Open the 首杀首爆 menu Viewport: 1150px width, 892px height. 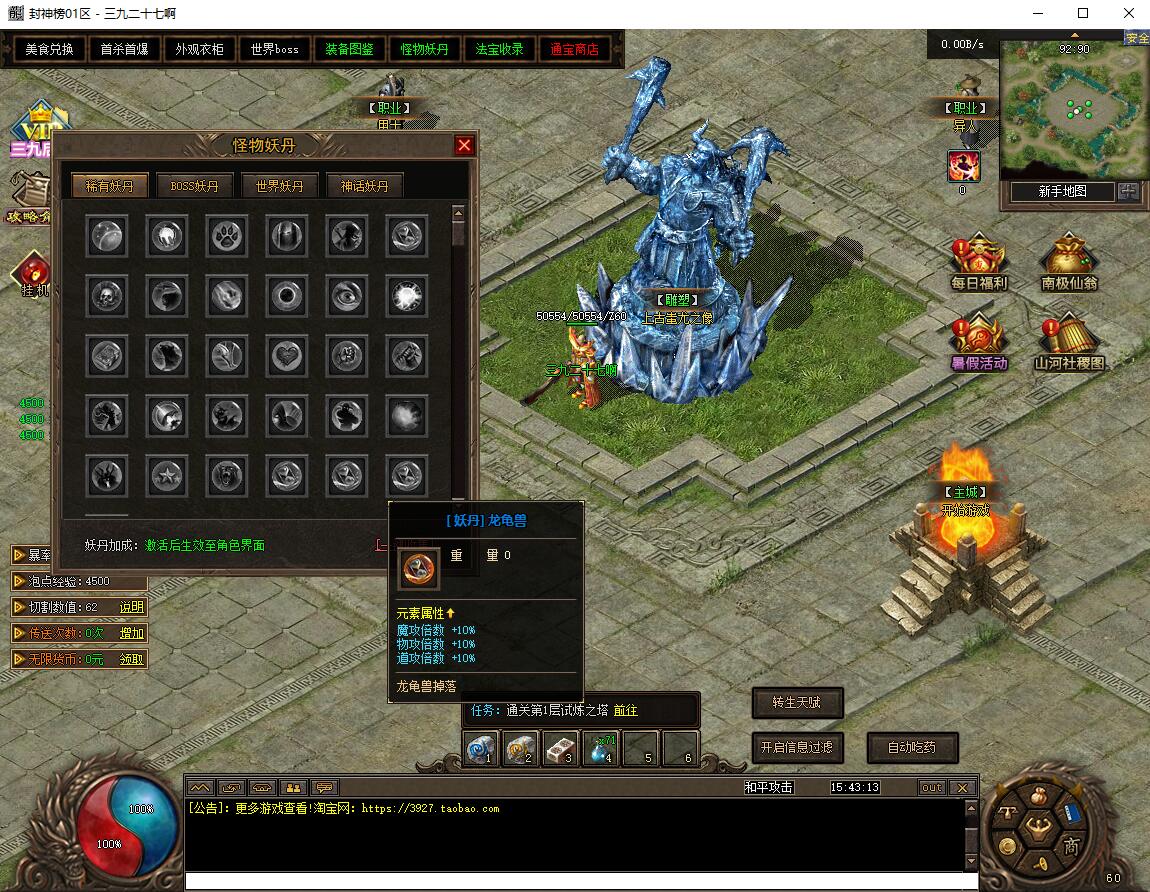pyautogui.click(x=125, y=49)
